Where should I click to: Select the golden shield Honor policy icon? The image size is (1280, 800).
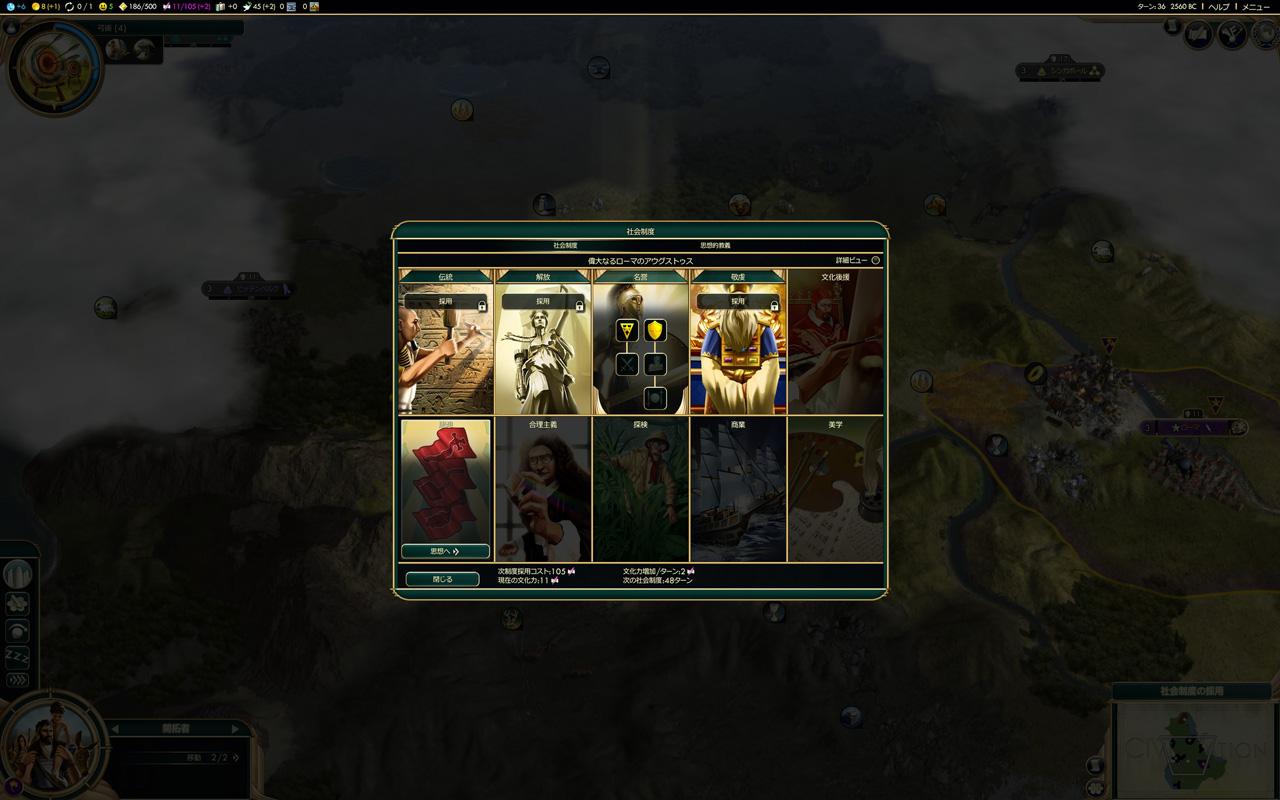point(655,330)
